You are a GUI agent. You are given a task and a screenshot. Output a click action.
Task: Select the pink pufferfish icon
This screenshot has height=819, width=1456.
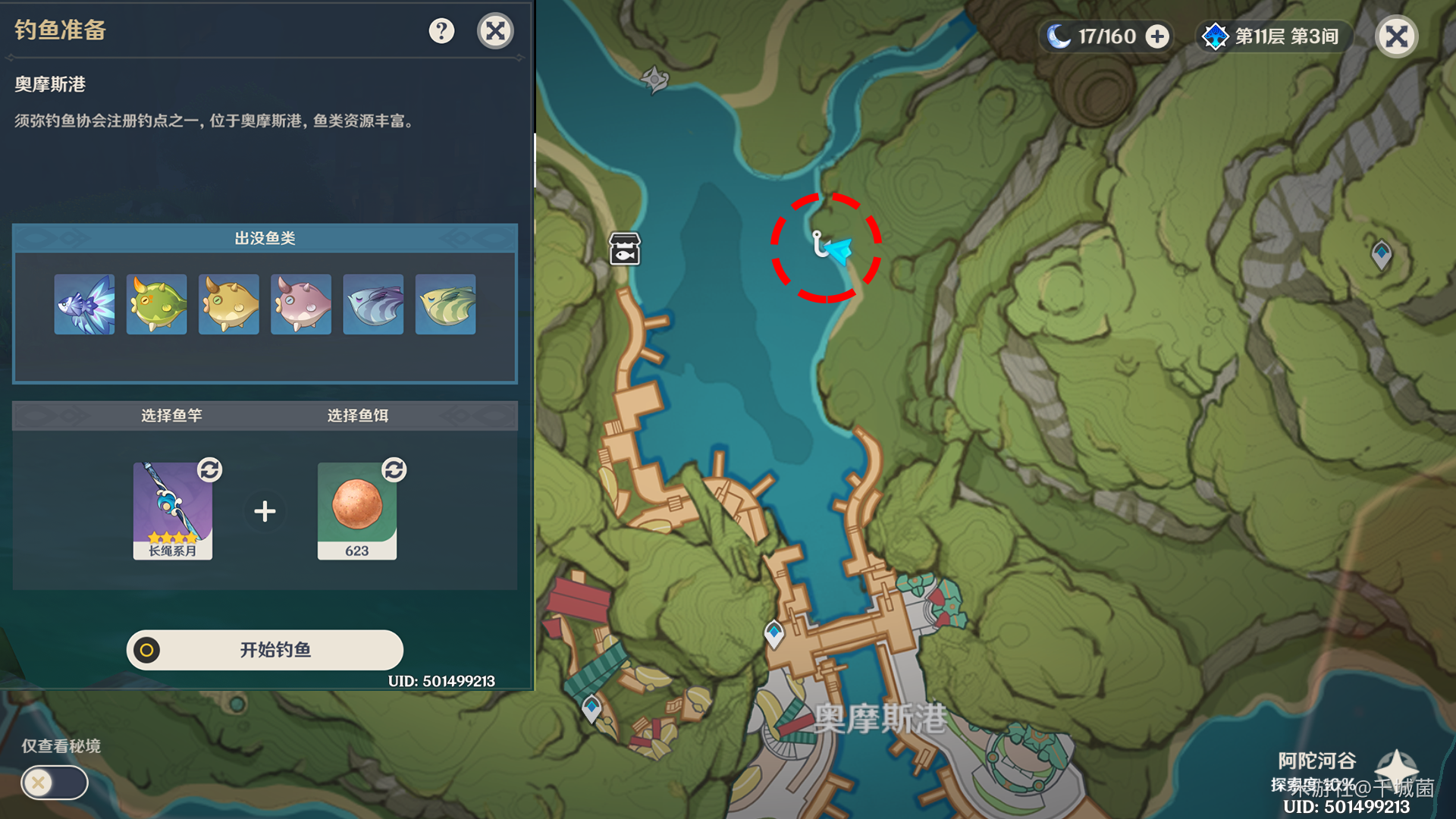[301, 305]
